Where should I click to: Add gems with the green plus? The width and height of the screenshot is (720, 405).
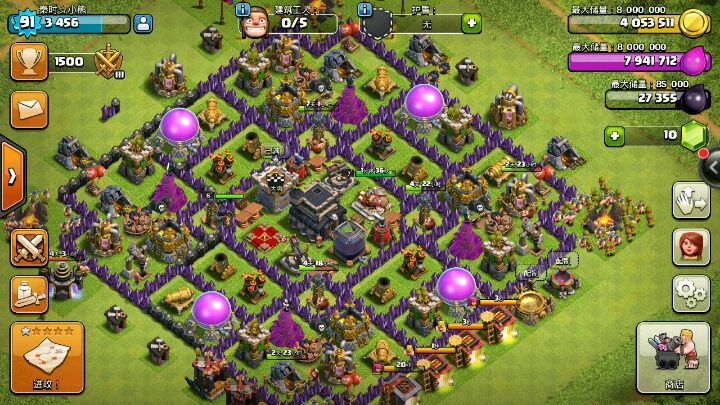point(616,135)
